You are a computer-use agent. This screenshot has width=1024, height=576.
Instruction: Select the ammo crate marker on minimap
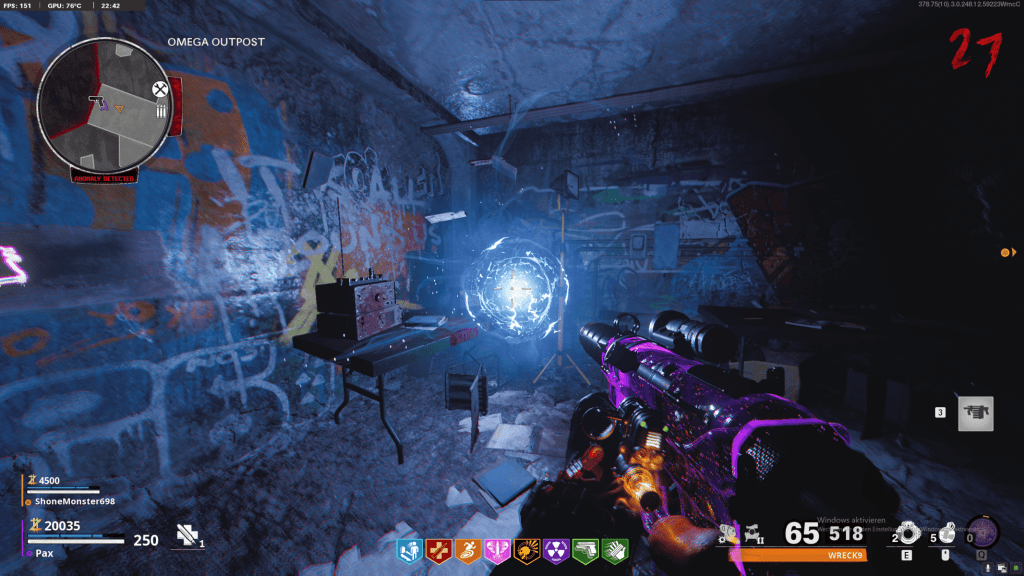tap(160, 112)
